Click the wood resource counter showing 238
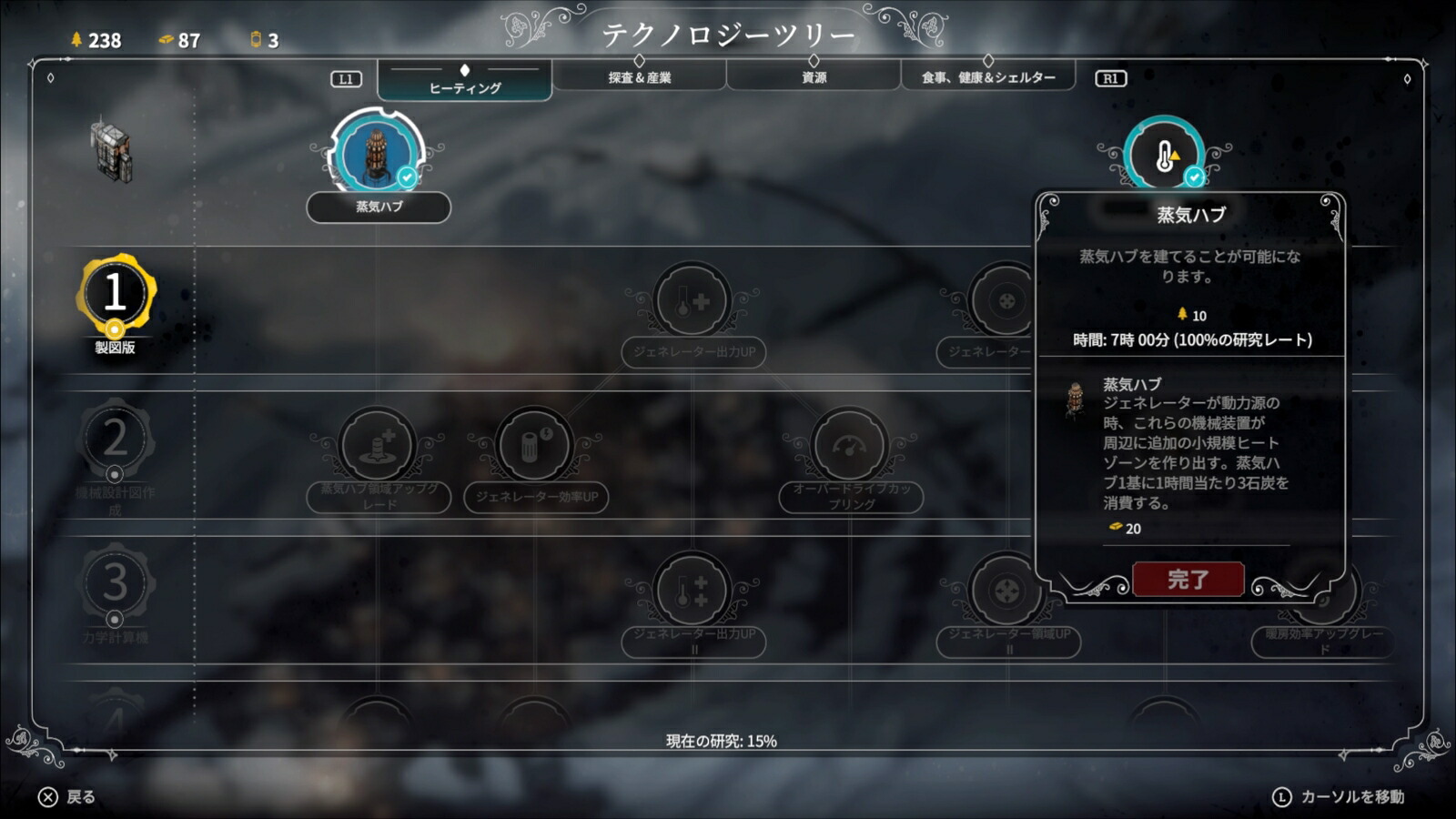1456x819 pixels. [96, 38]
